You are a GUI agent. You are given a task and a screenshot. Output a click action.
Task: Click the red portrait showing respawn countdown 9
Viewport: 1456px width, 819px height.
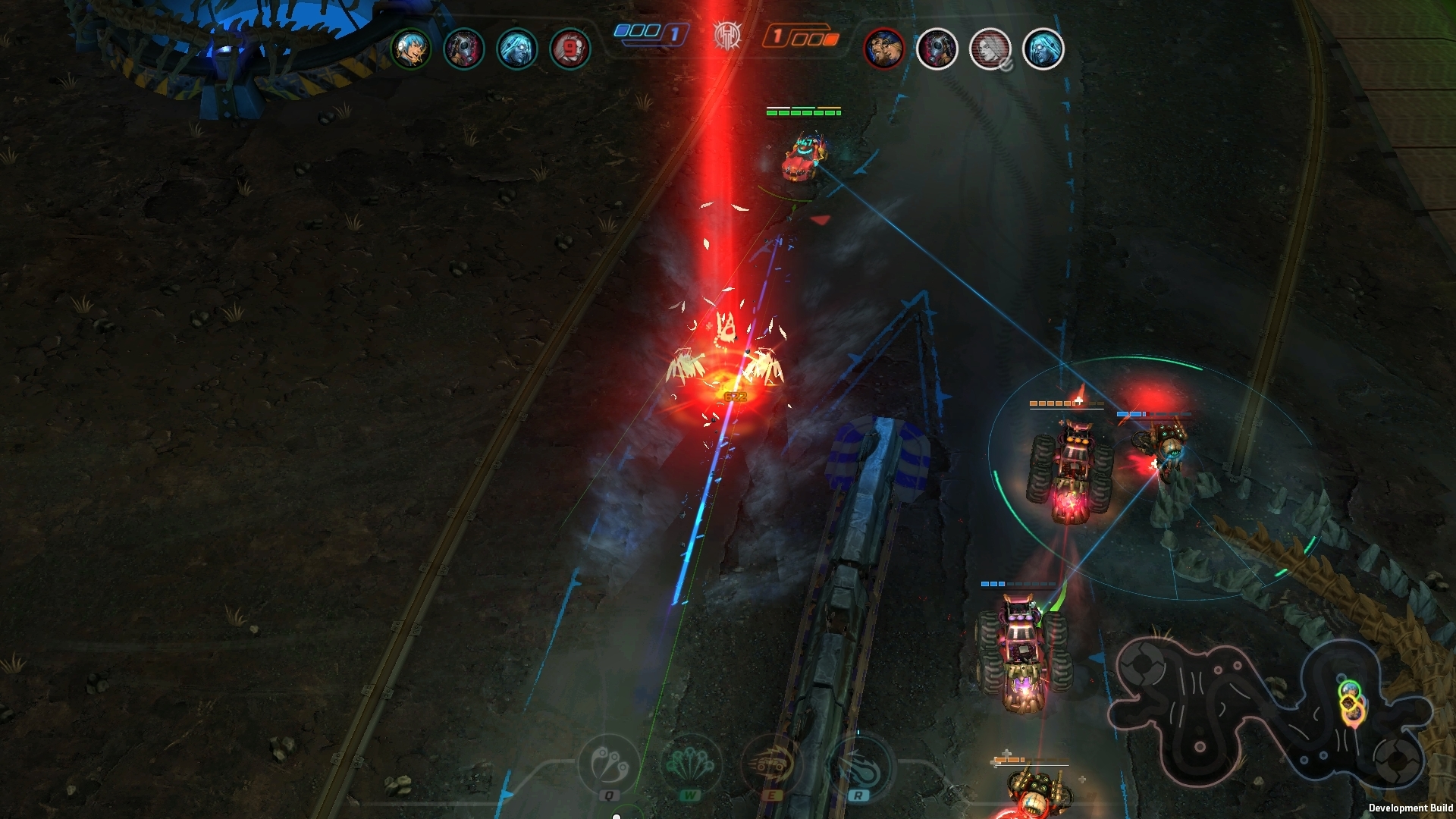tap(570, 49)
